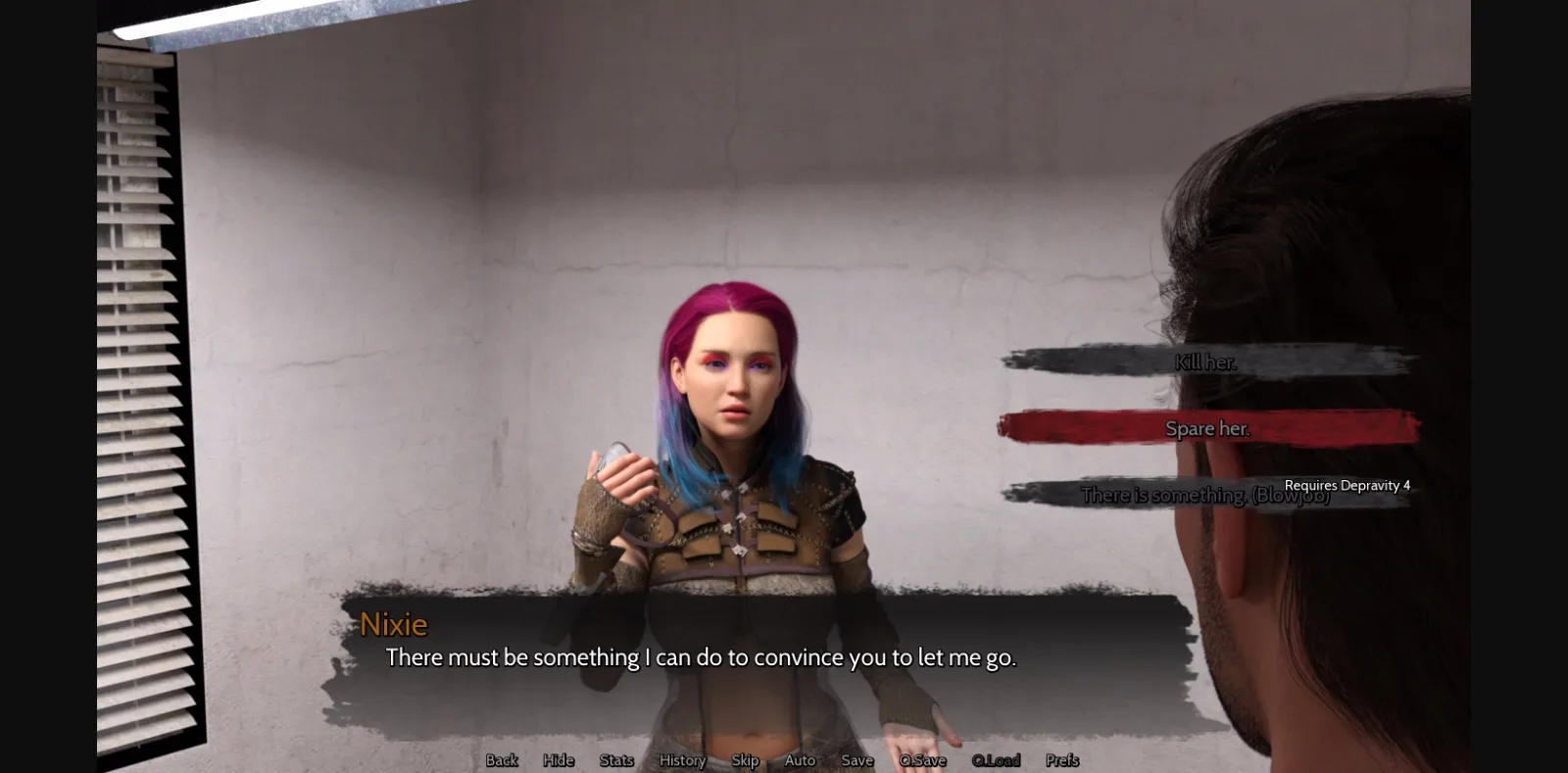Image resolution: width=1568 pixels, height=773 pixels.
Task: Turn on Auto-advance mode
Action: point(800,760)
